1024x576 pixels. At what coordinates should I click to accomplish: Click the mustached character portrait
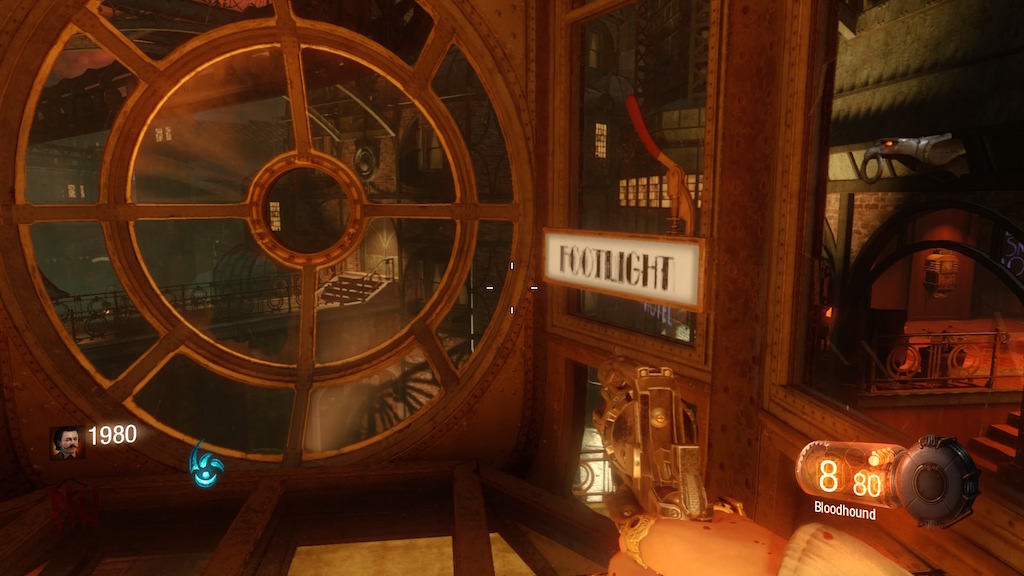click(68, 443)
